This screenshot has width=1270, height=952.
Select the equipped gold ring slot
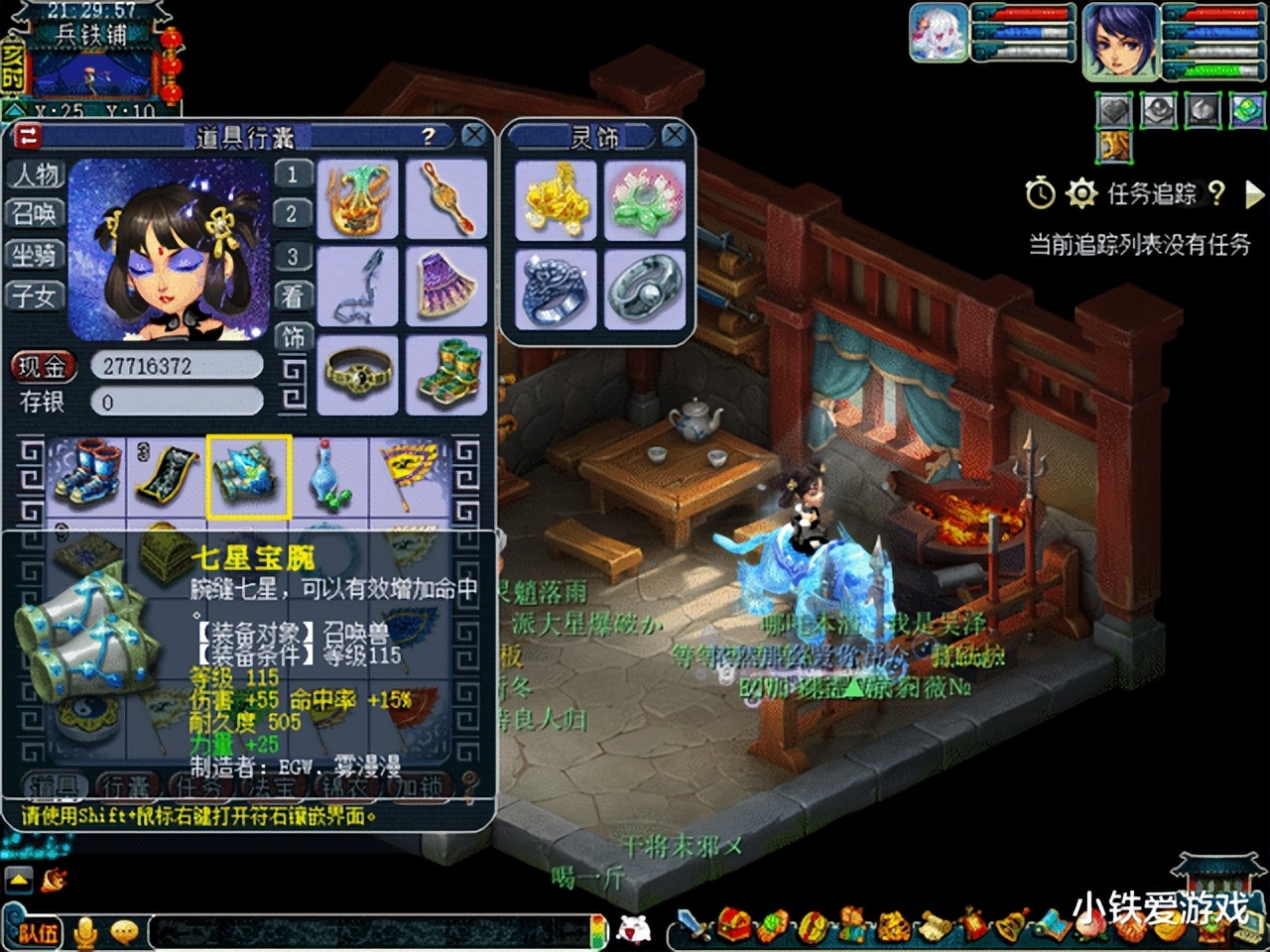tap(358, 375)
